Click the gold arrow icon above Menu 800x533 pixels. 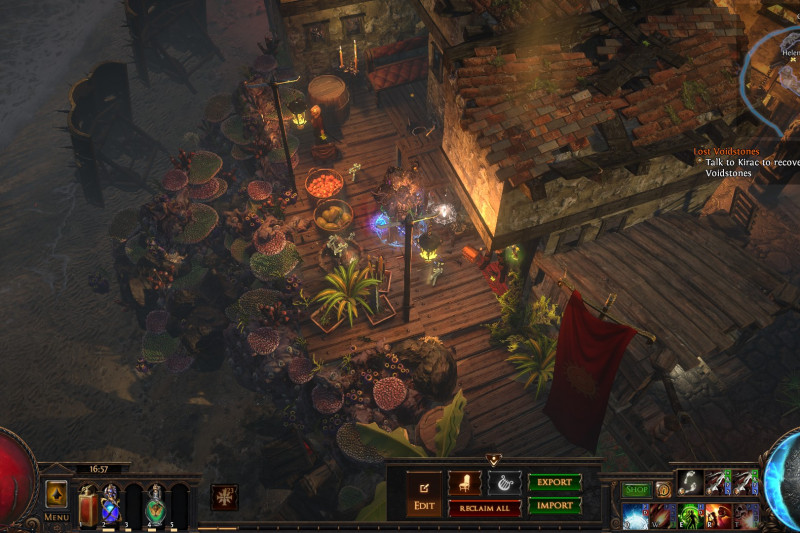[x=56, y=495]
